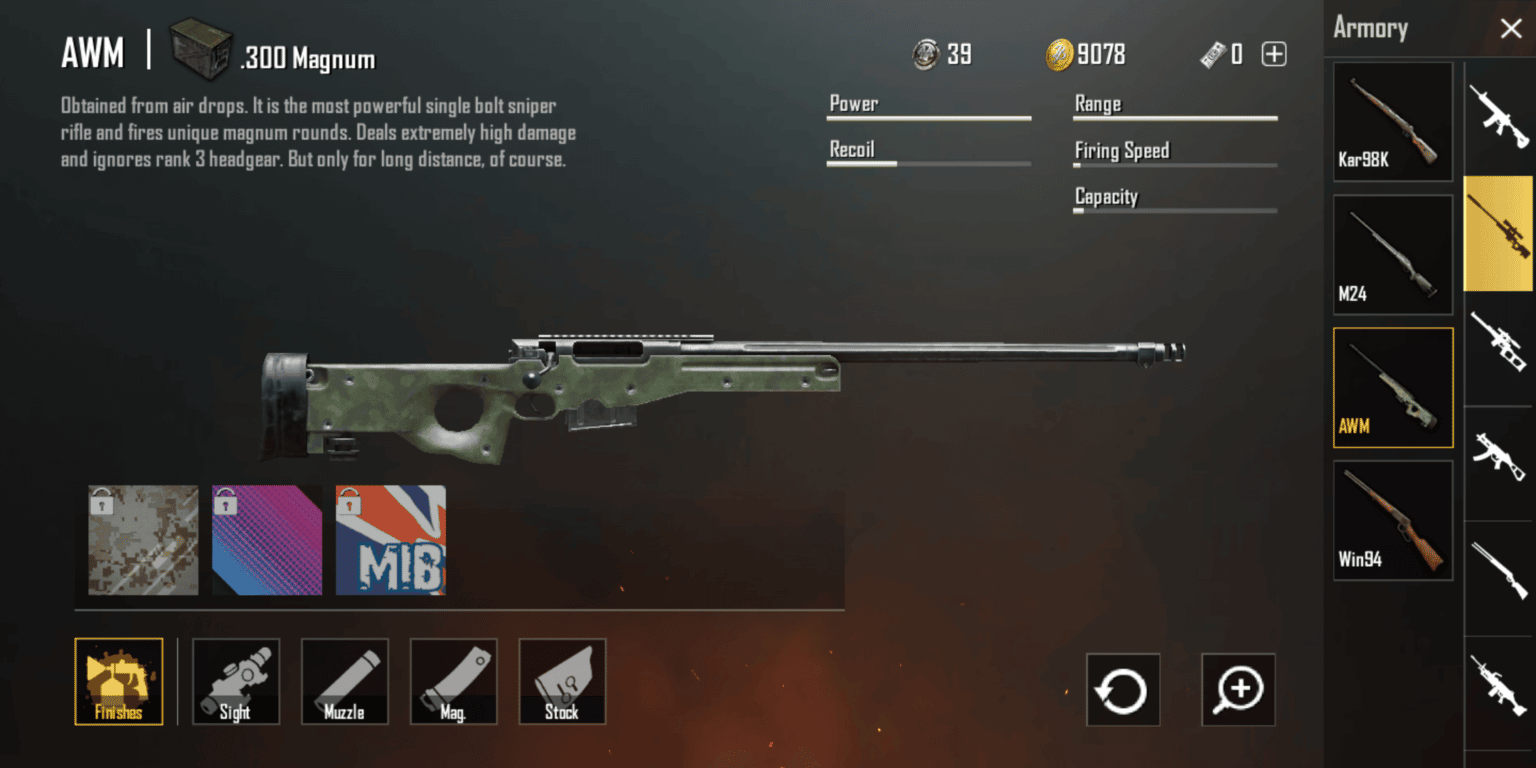Select the Win94 in the Armory list
1536x768 pixels.
1392,520
